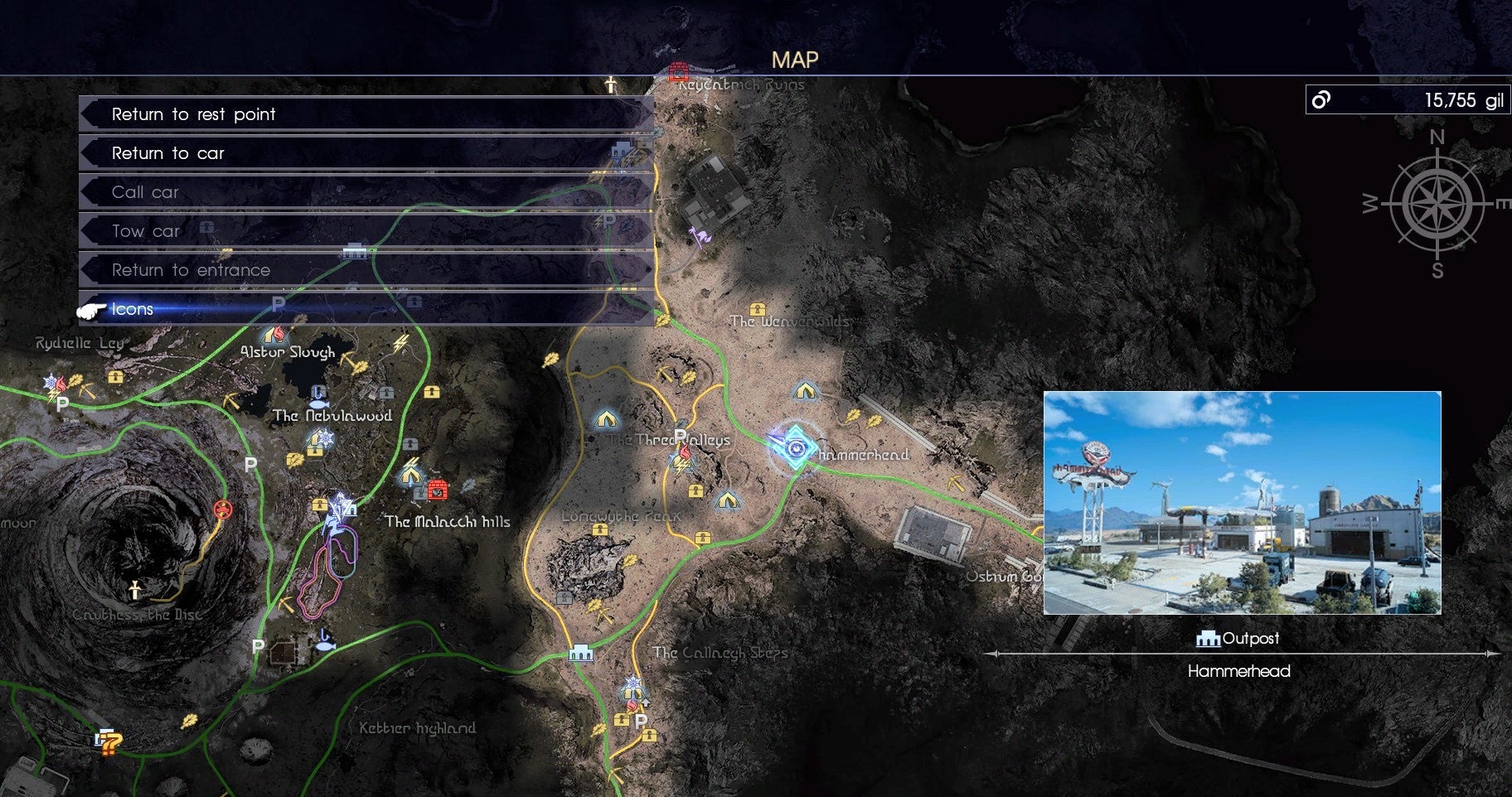Click the left arrow beside the Outpost label
This screenshot has height=797, width=1512.
point(994,655)
